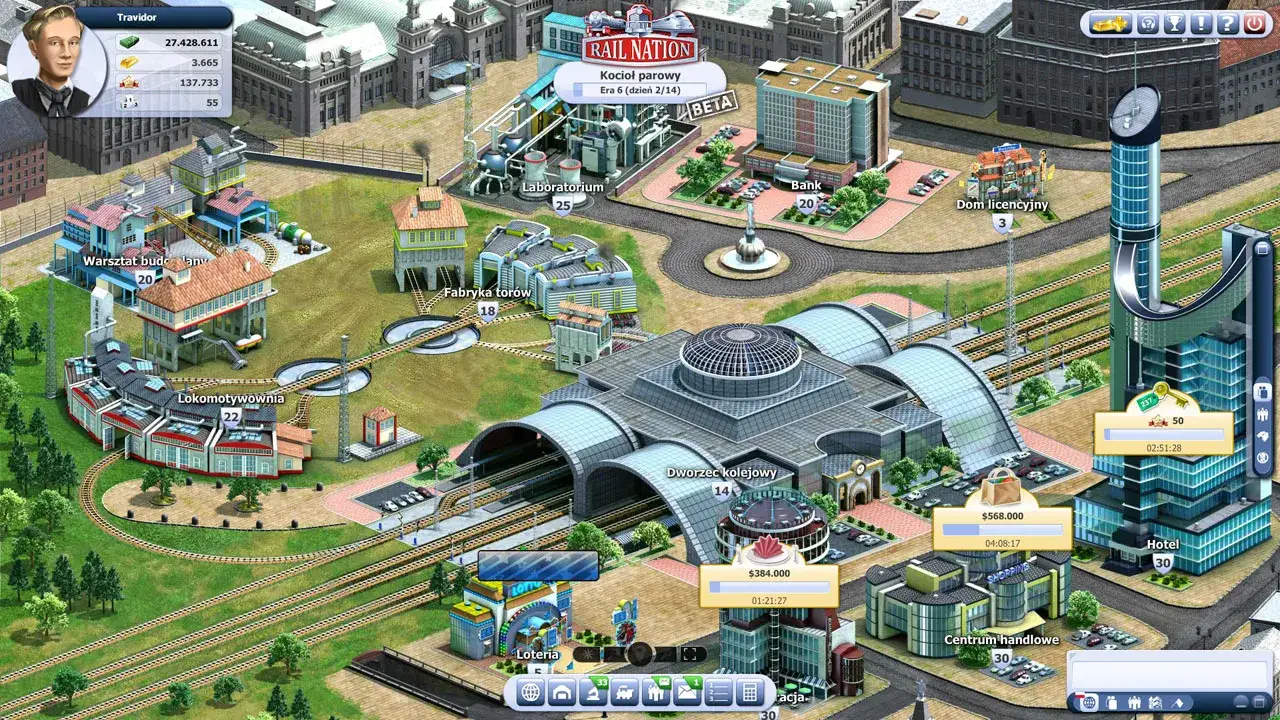Show the rankings numbered list button
1280x720 pixels.
click(718, 692)
